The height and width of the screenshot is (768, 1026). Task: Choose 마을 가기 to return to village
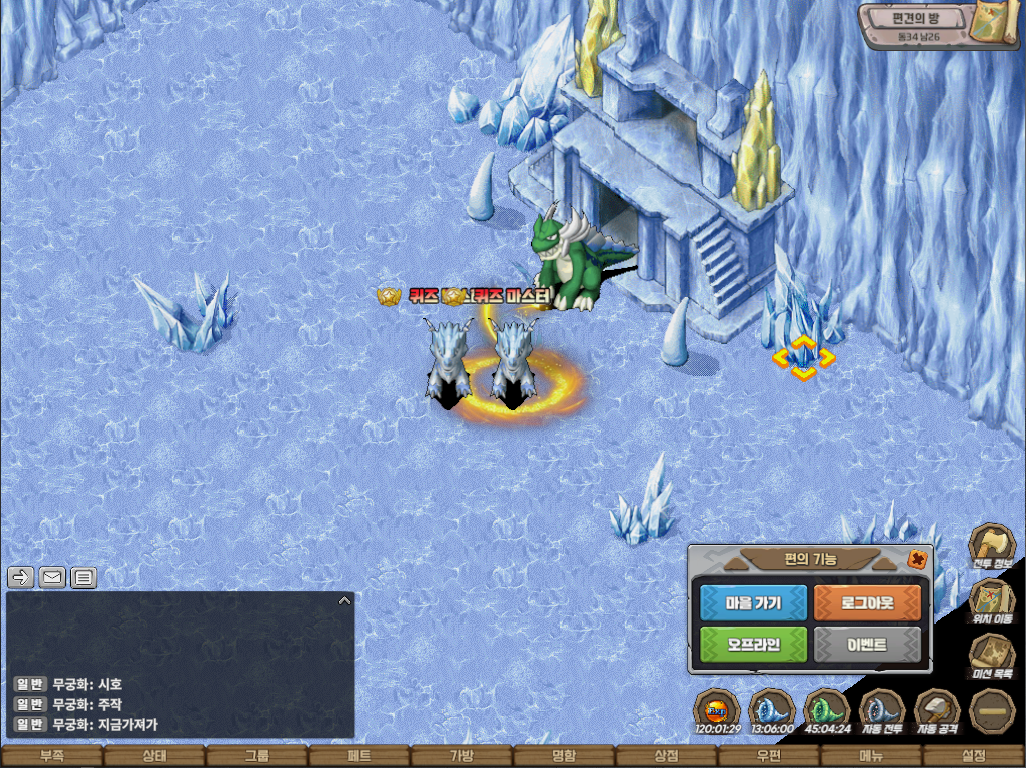(753, 602)
